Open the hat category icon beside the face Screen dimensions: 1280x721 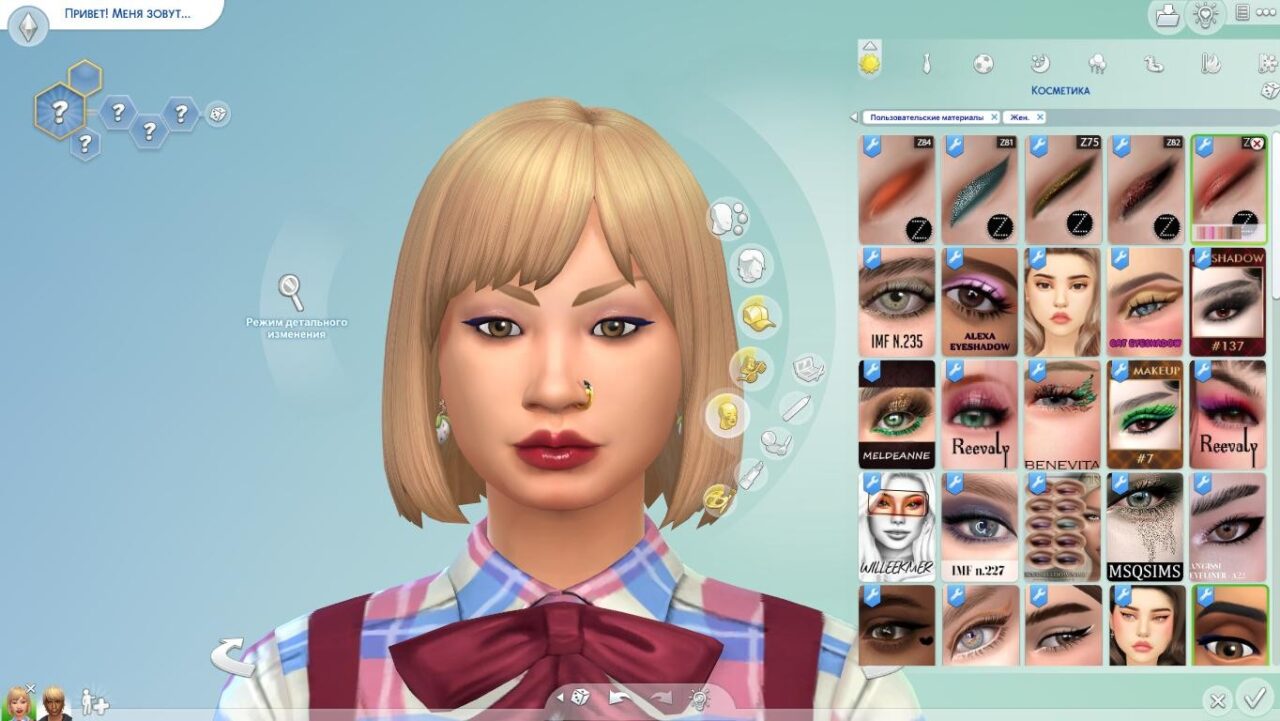point(757,316)
